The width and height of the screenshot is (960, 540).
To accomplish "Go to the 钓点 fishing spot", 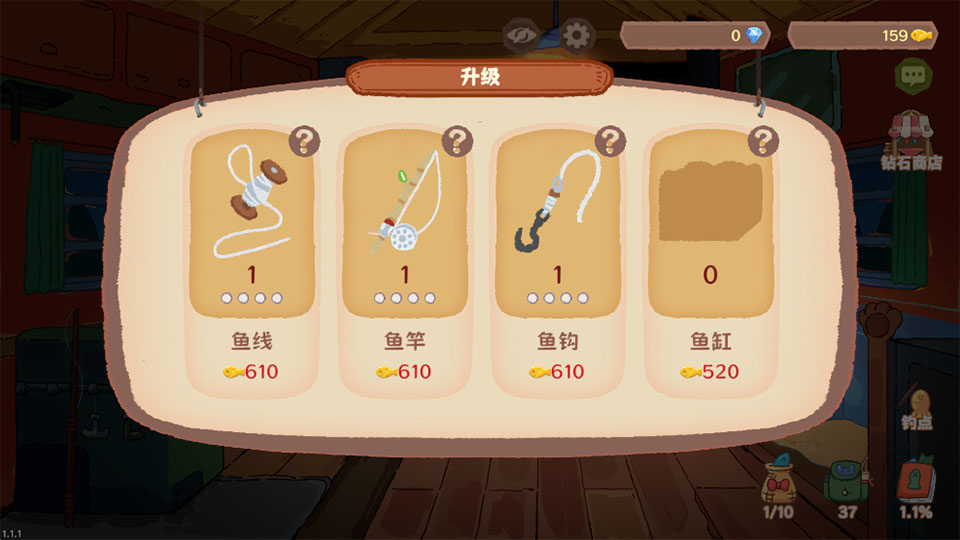I will click(x=916, y=405).
